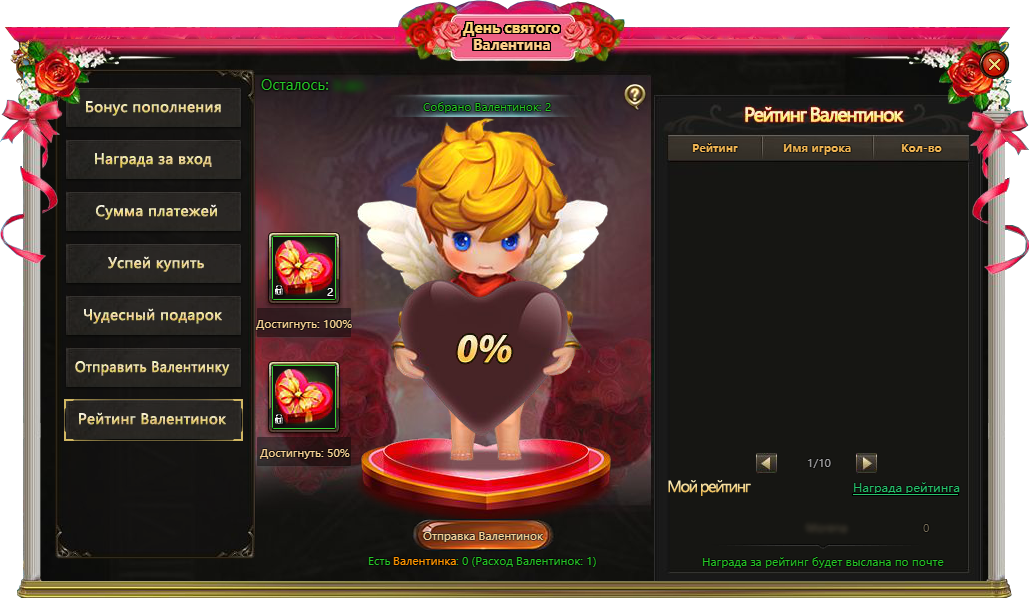1029x598 pixels.
Task: Click the Отправка Валентинок button
Action: (x=483, y=536)
